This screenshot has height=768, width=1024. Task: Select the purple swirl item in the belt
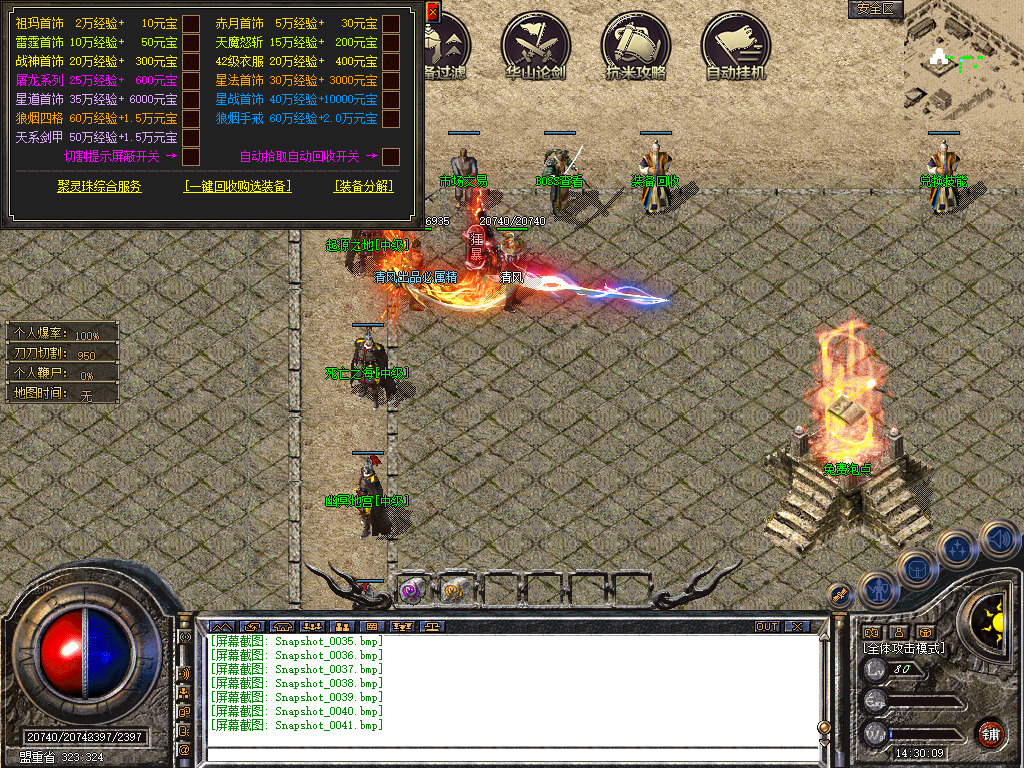412,591
